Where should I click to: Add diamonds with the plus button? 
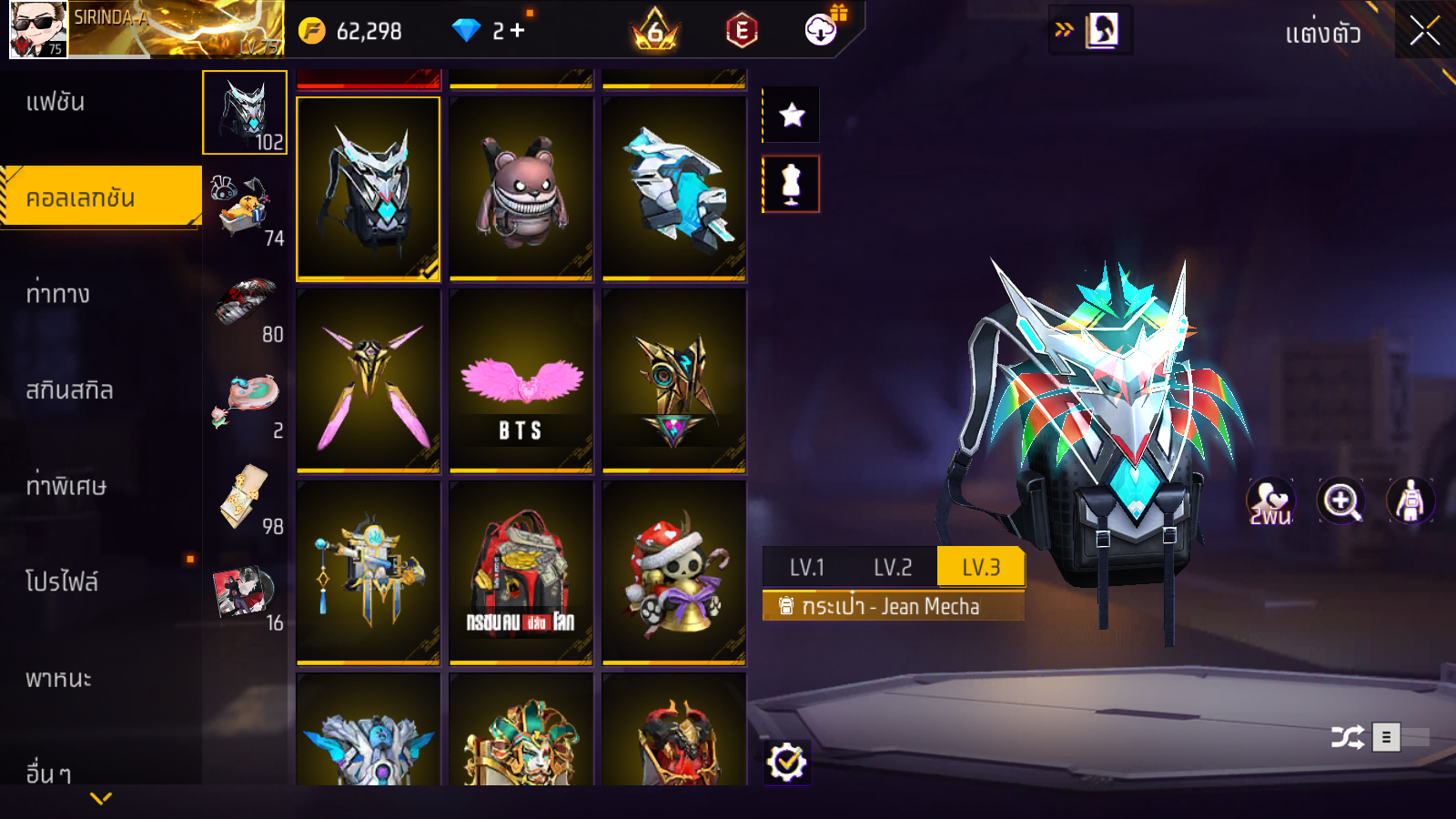[517, 31]
